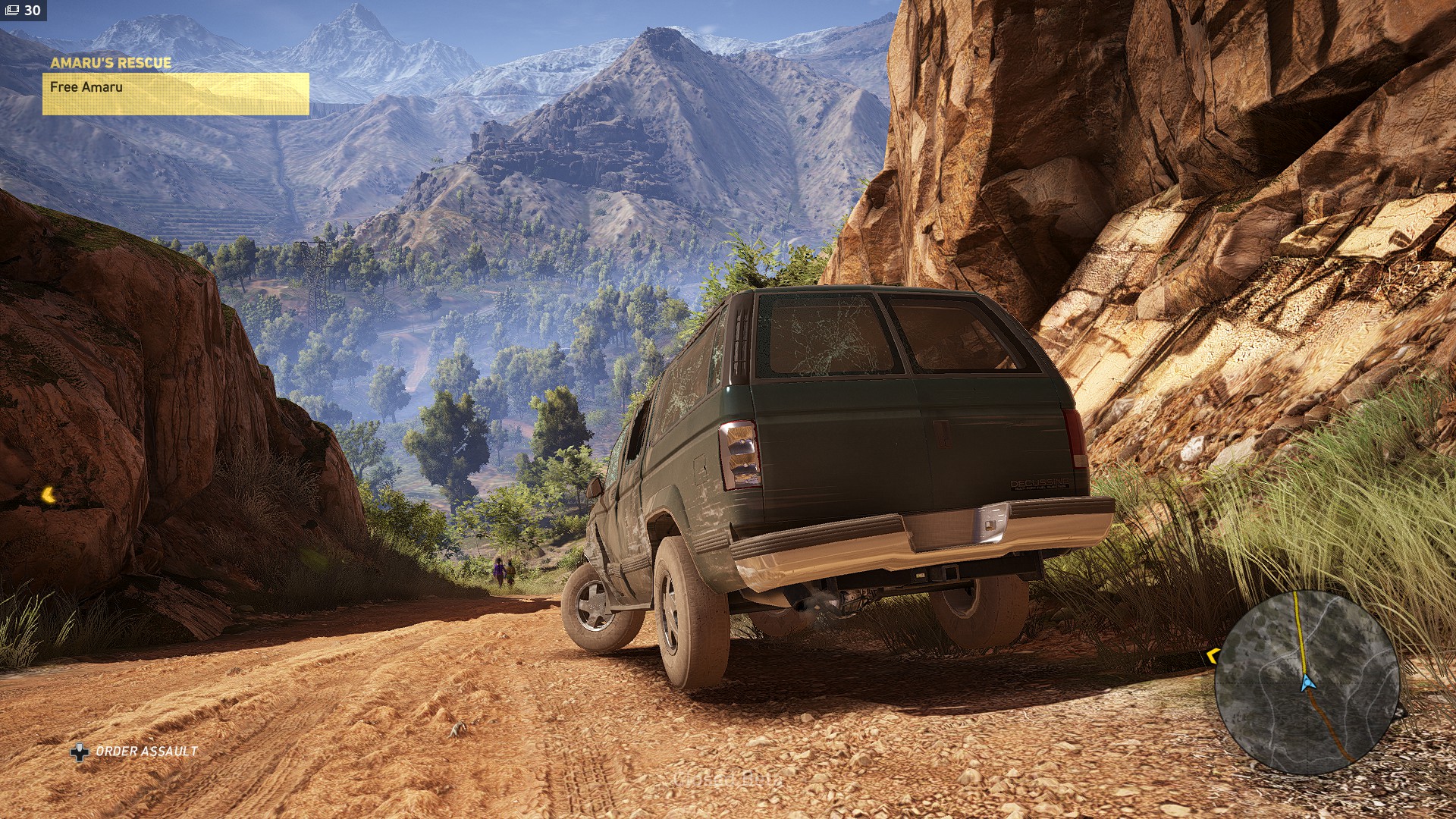Viewport: 1456px width, 819px height.
Task: Select the yellow crescent waypoint marker
Action: tap(49, 495)
